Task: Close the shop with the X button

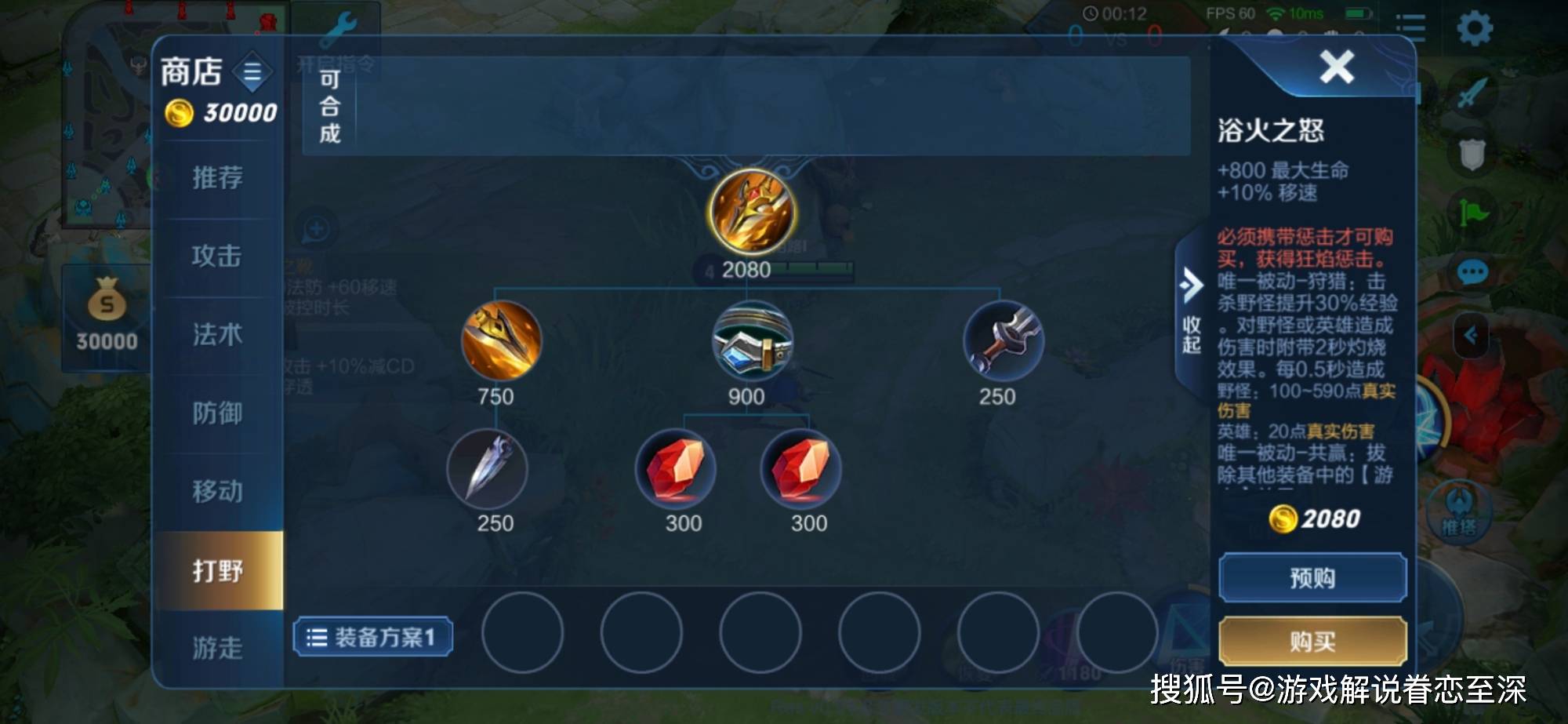Action: point(1336,67)
